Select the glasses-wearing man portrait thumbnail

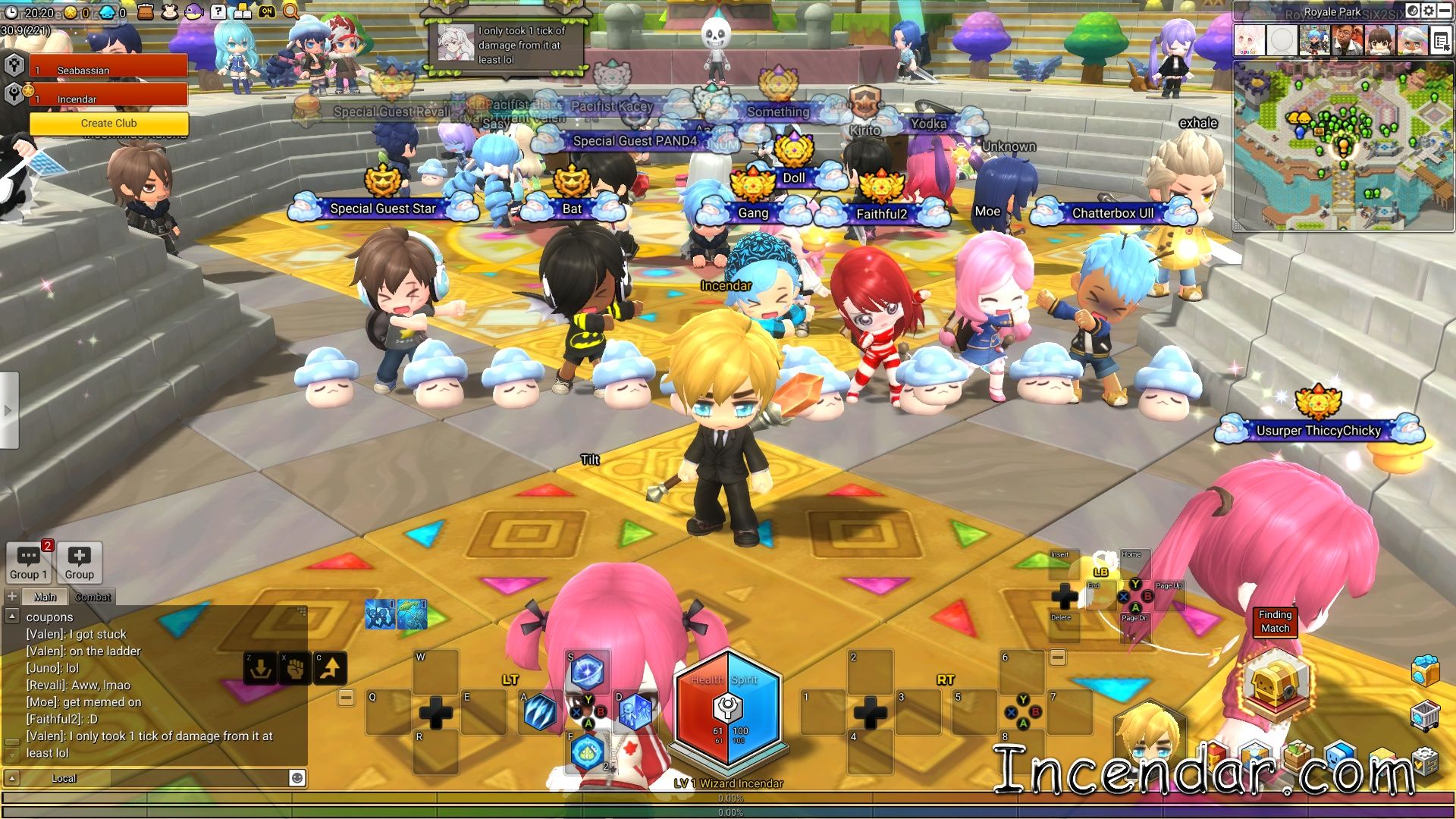point(1348,41)
